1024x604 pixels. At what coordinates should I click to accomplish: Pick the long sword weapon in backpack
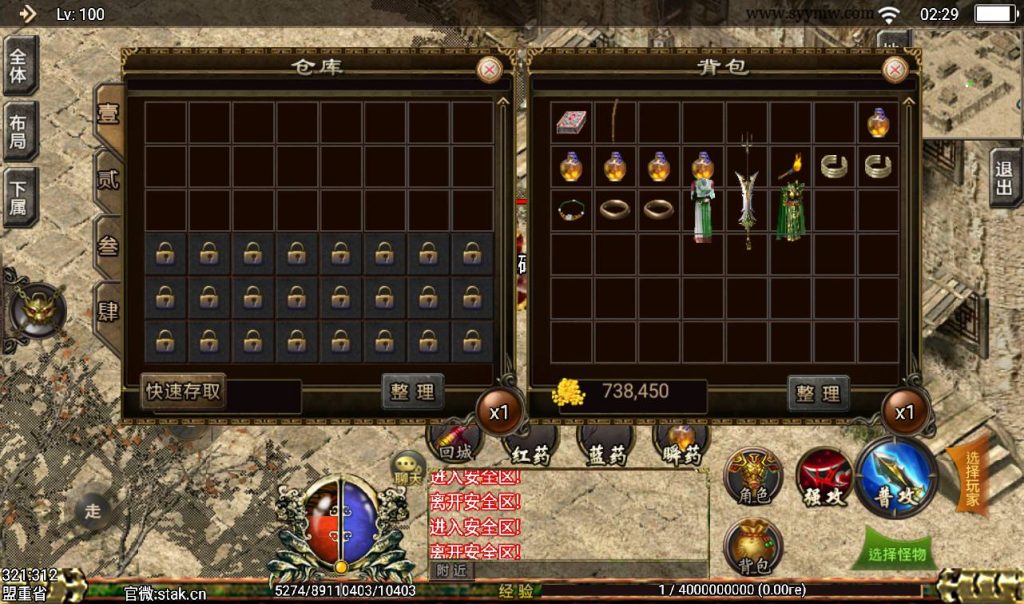click(x=746, y=195)
